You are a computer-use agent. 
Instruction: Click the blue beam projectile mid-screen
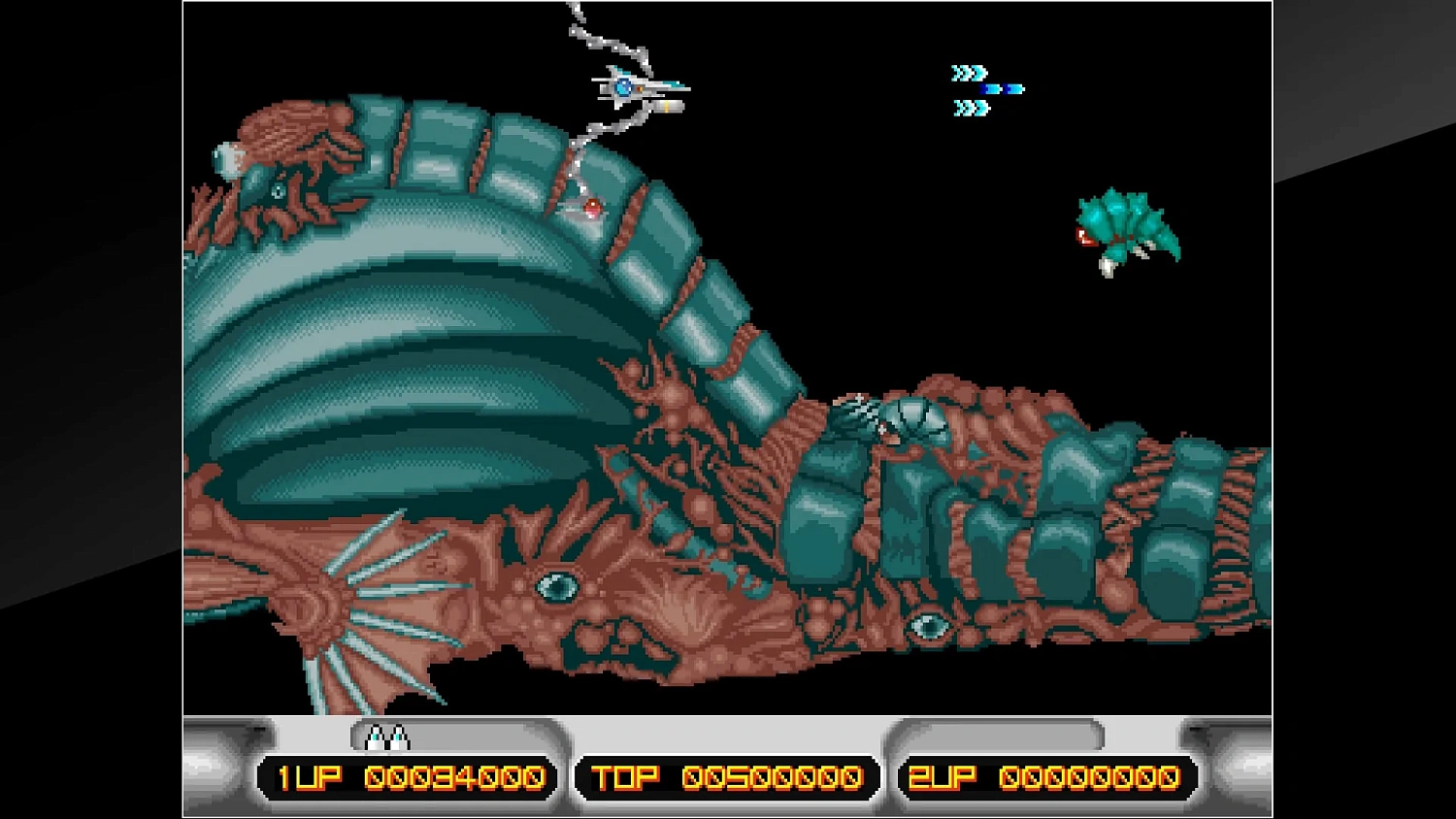(1002, 88)
